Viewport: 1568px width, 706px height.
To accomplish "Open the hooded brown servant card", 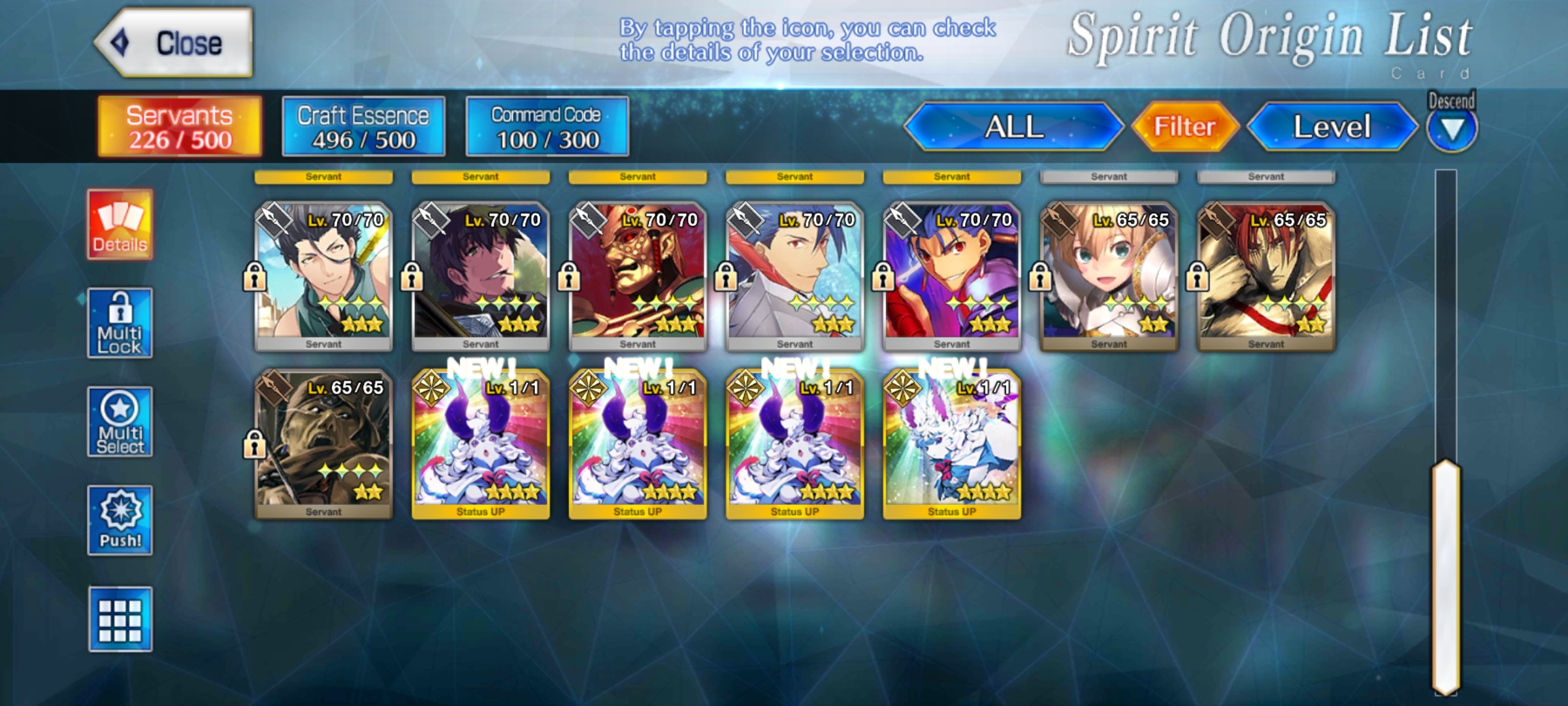I will coord(323,444).
